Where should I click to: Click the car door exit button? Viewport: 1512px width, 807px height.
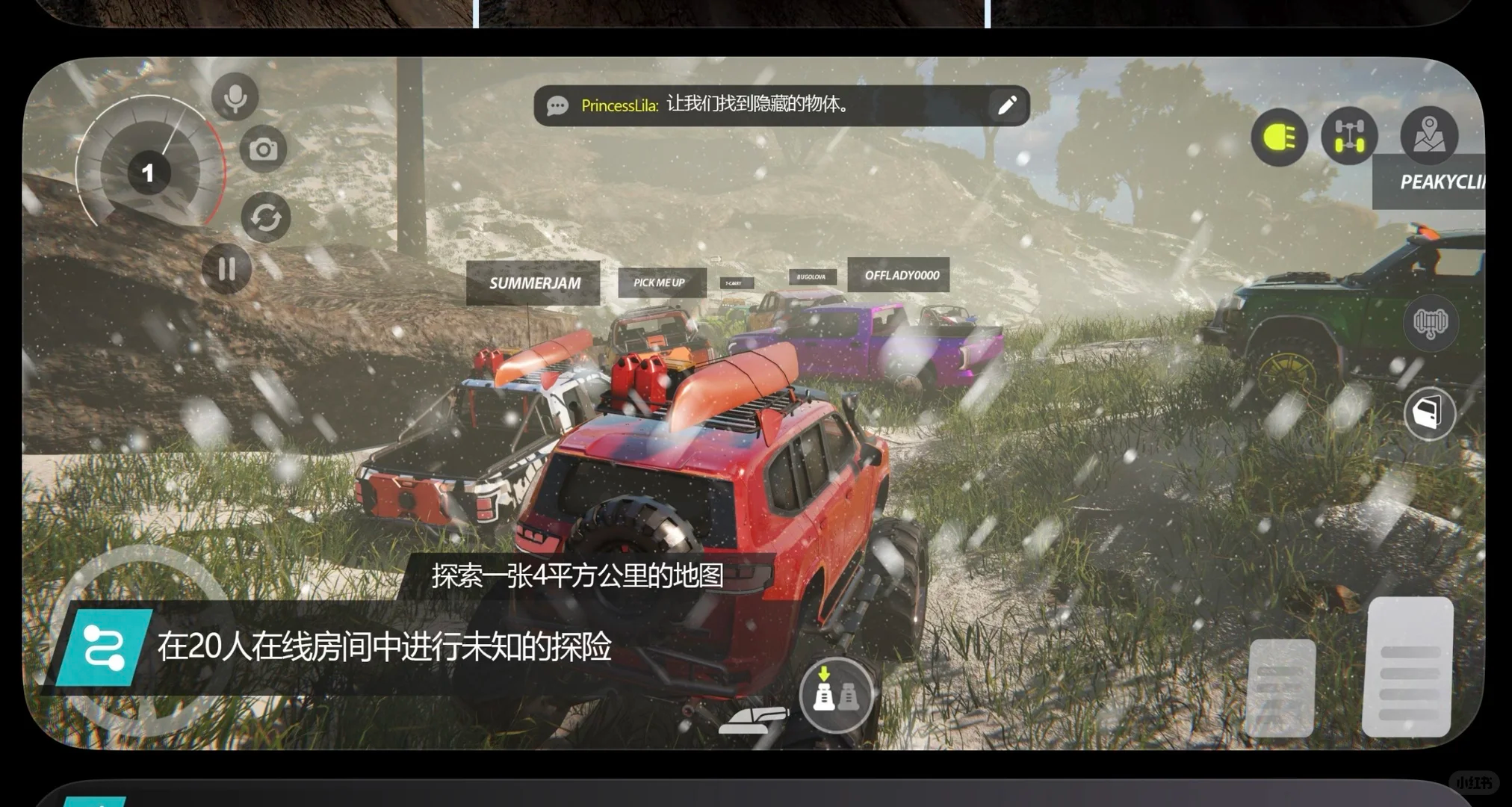tap(1429, 413)
